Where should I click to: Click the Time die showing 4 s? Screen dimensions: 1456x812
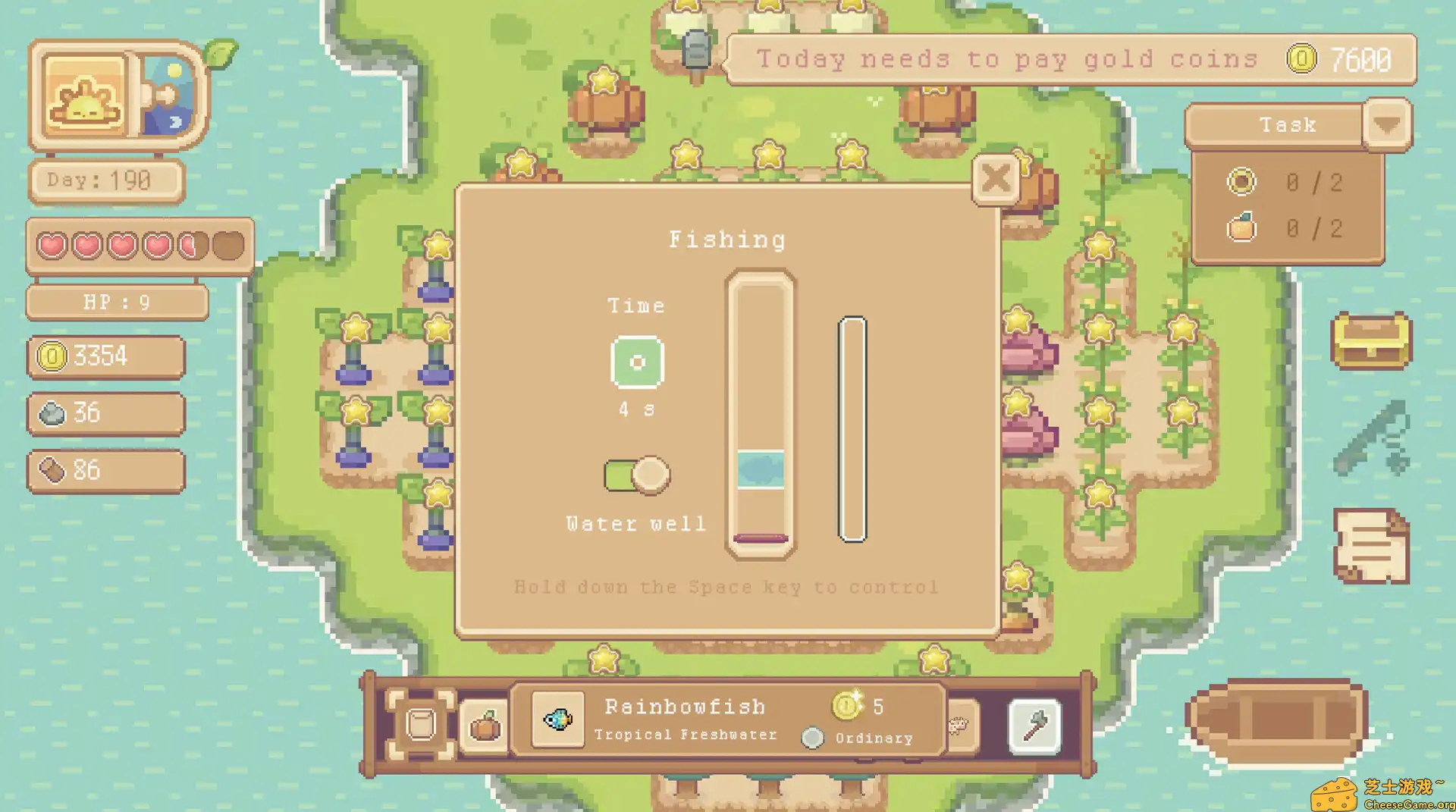click(x=637, y=362)
